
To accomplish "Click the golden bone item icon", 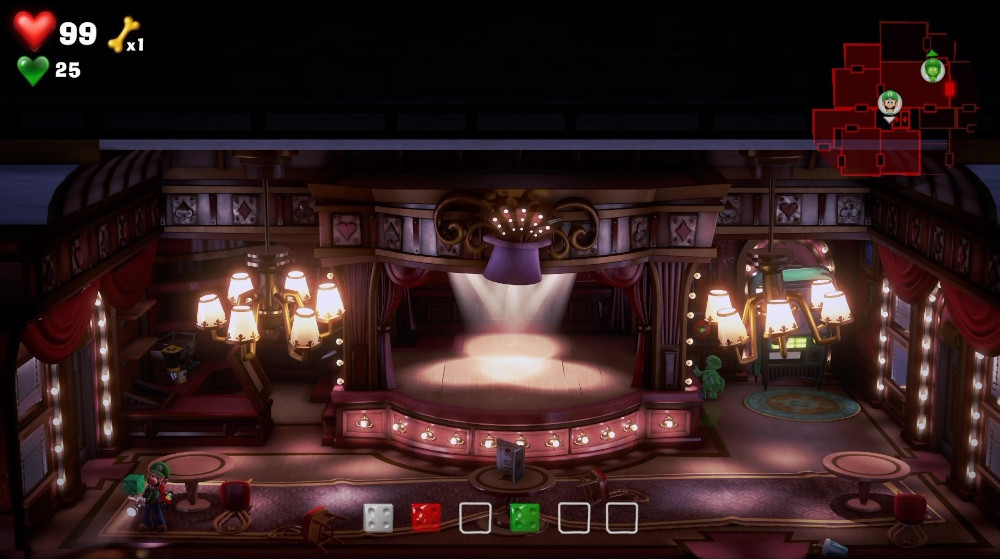I will tap(123, 34).
